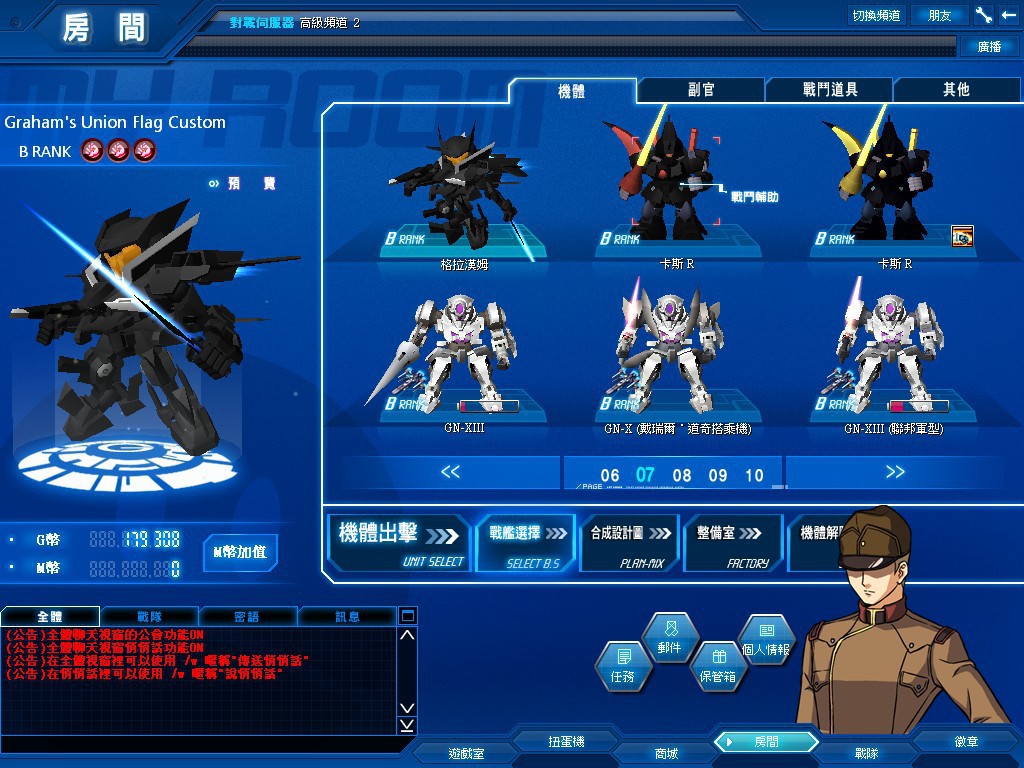The image size is (1024, 768).
Task: Open the 戰艦選擇 menu
Action: tap(526, 543)
